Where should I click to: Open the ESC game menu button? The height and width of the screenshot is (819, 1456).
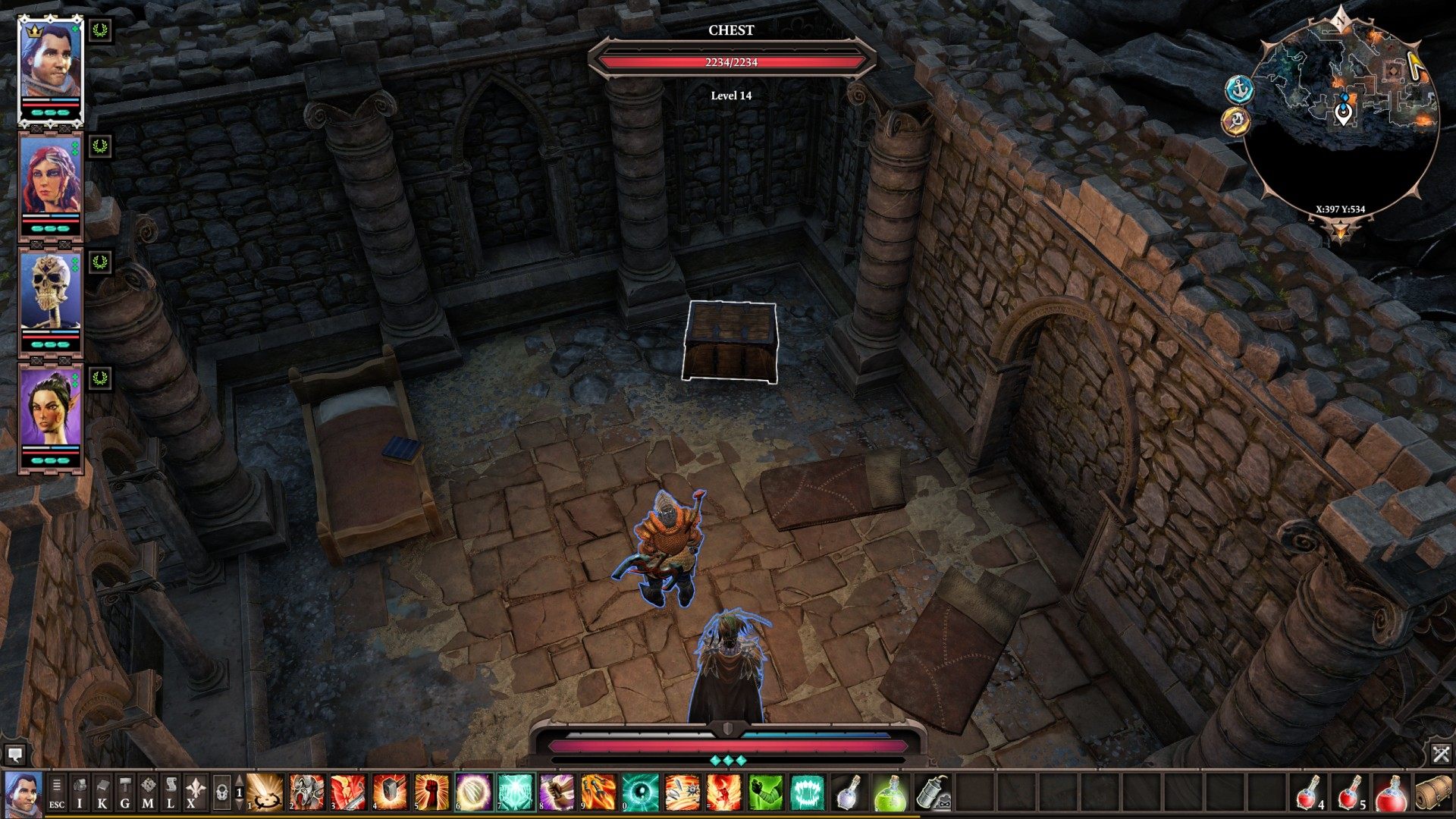point(57,793)
